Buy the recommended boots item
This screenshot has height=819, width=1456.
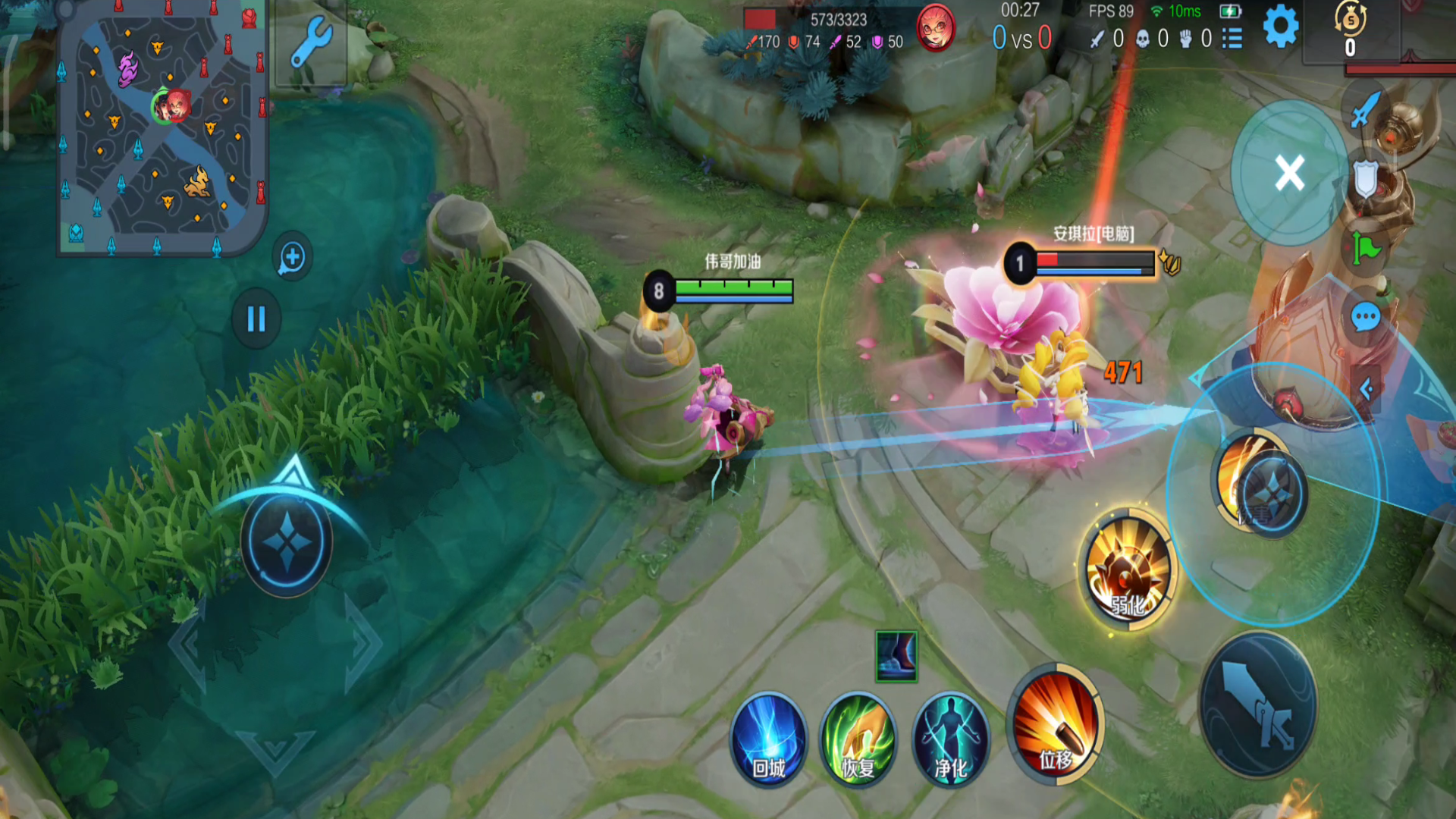(896, 657)
